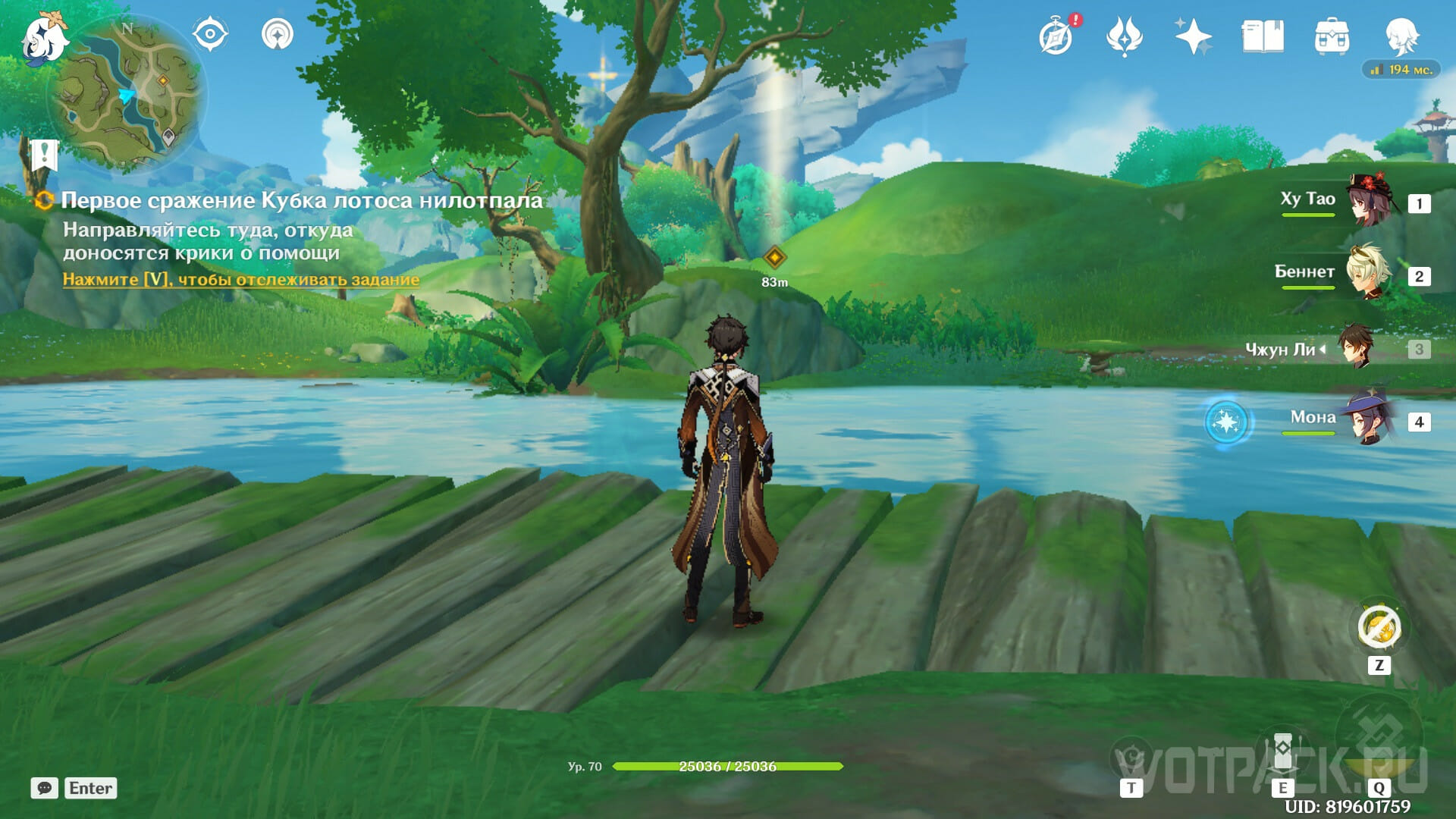The image size is (1456, 819).
Task: Open the character screen icon
Action: tap(1401, 36)
